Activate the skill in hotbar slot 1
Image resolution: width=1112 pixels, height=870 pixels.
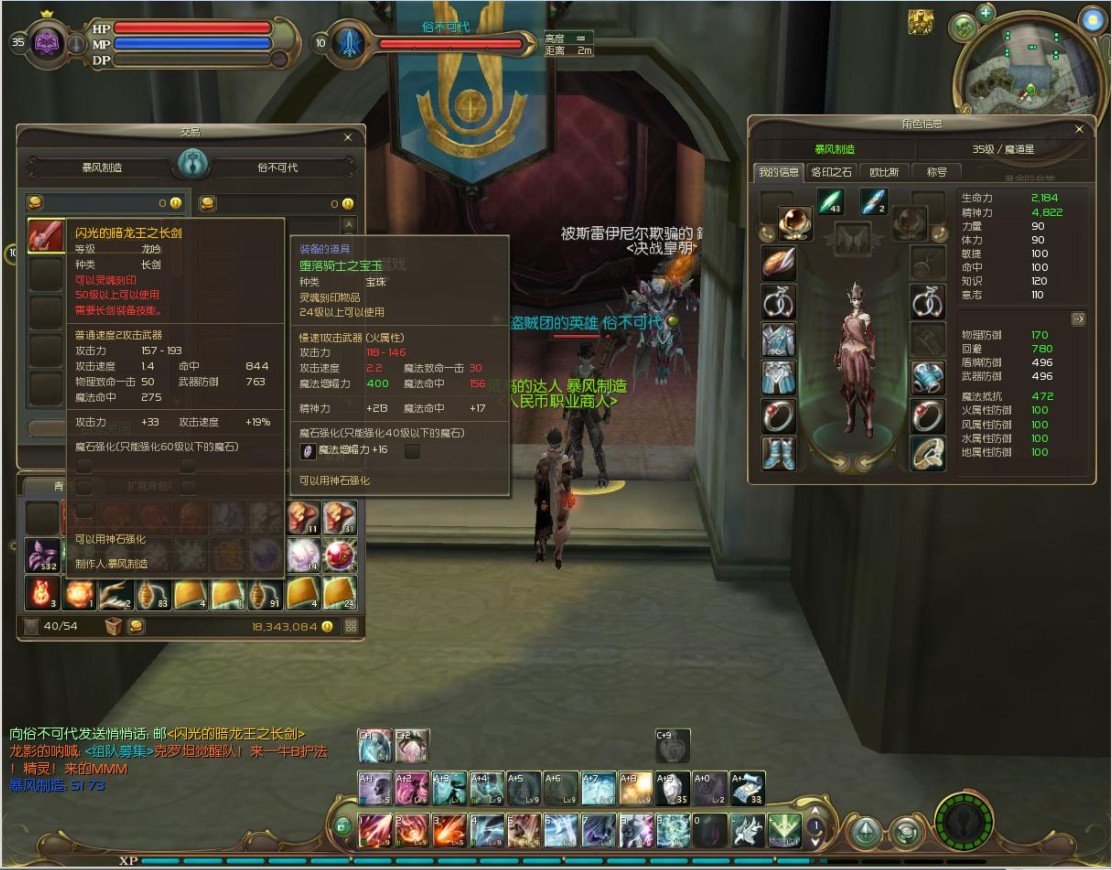tap(376, 828)
